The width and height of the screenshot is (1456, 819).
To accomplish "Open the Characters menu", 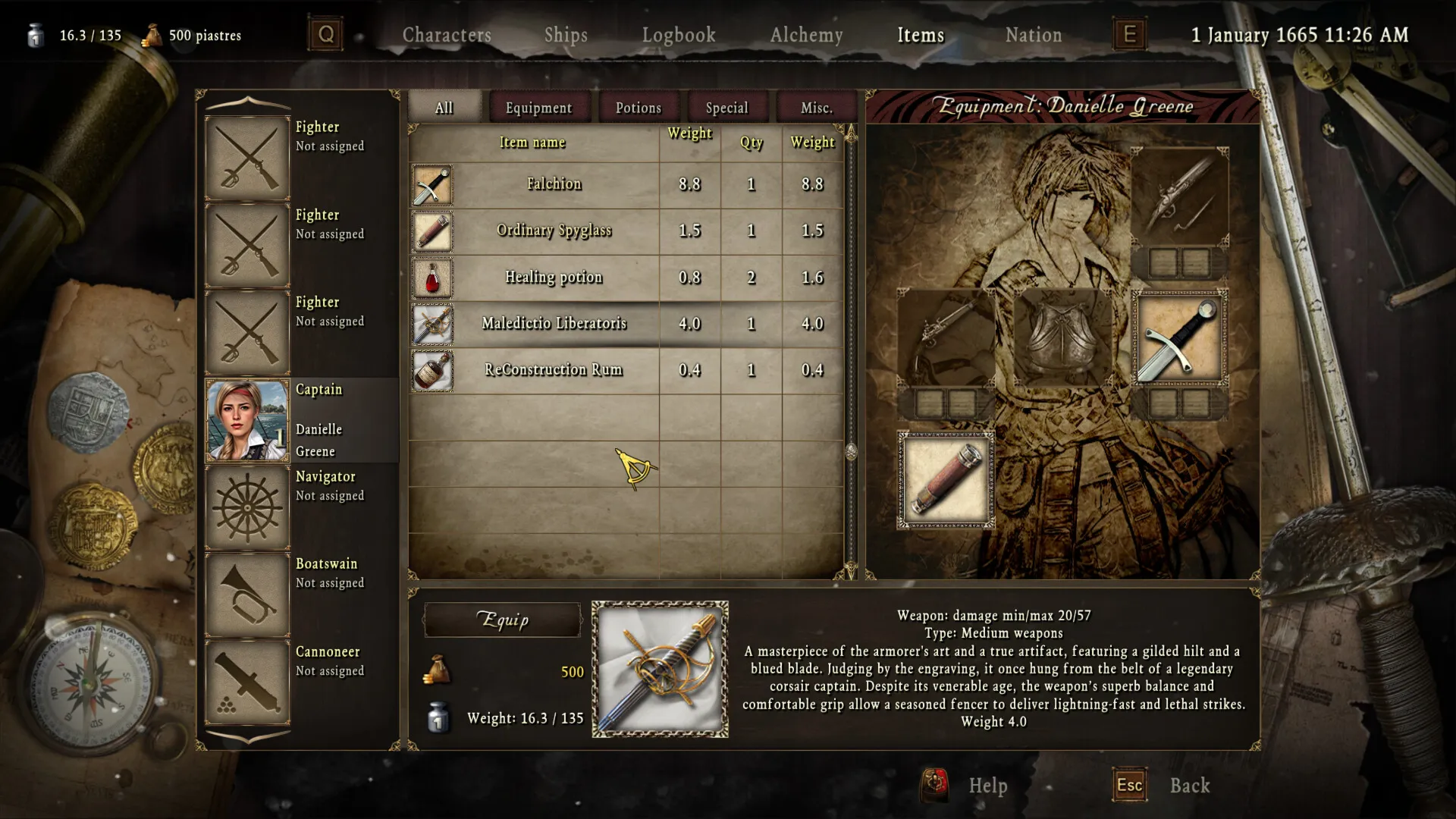I will tap(447, 35).
